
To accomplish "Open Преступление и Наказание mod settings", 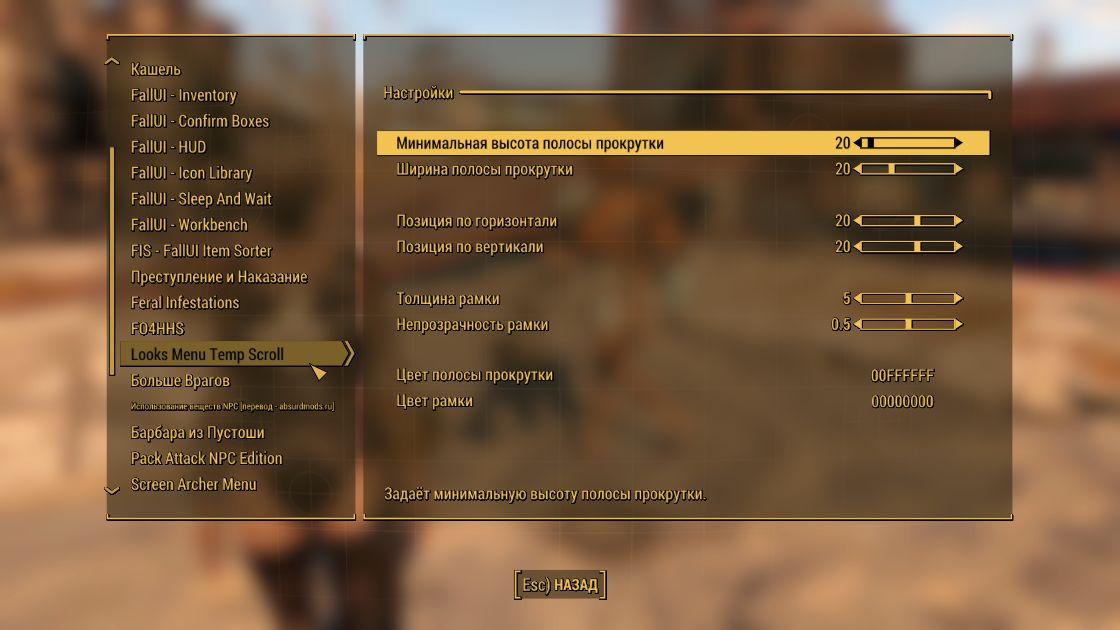I will click(x=219, y=277).
